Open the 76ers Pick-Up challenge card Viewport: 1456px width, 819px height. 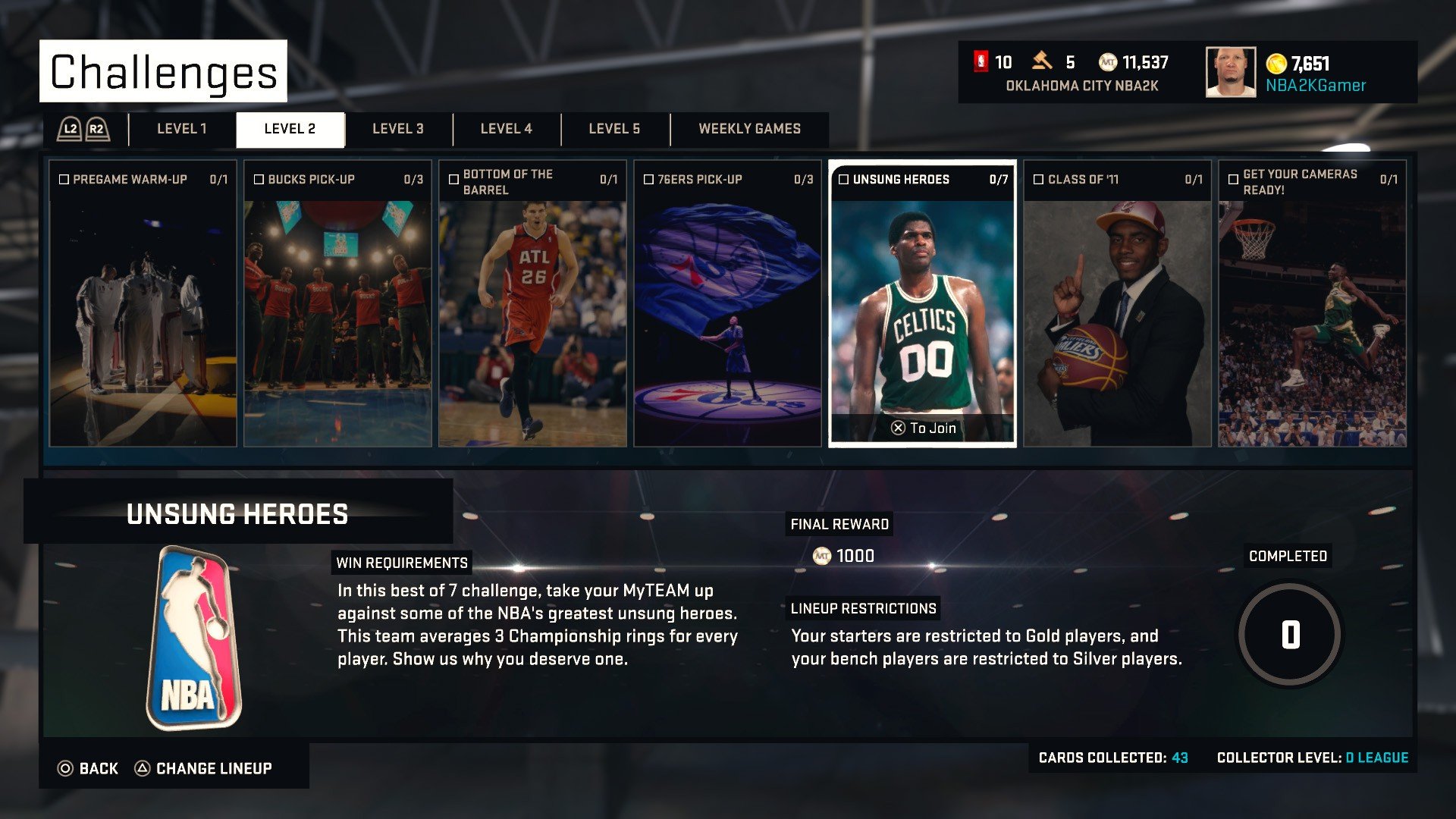coord(728,303)
